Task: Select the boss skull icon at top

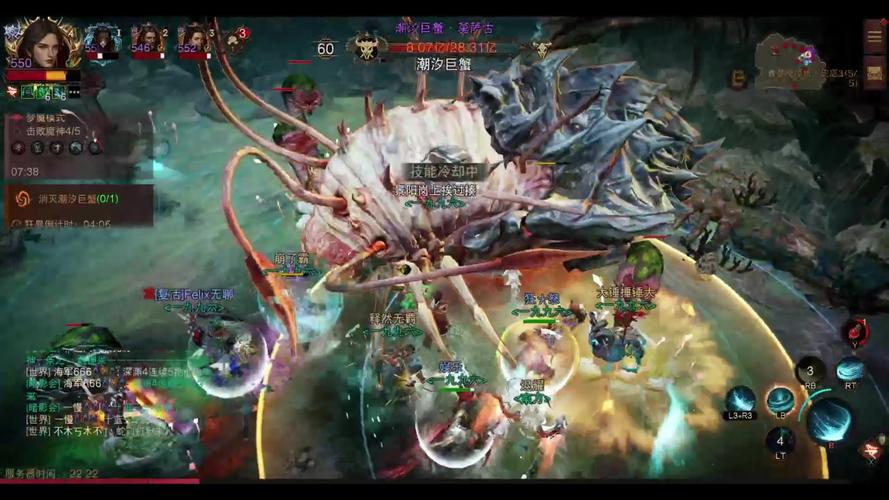Action: point(366,46)
